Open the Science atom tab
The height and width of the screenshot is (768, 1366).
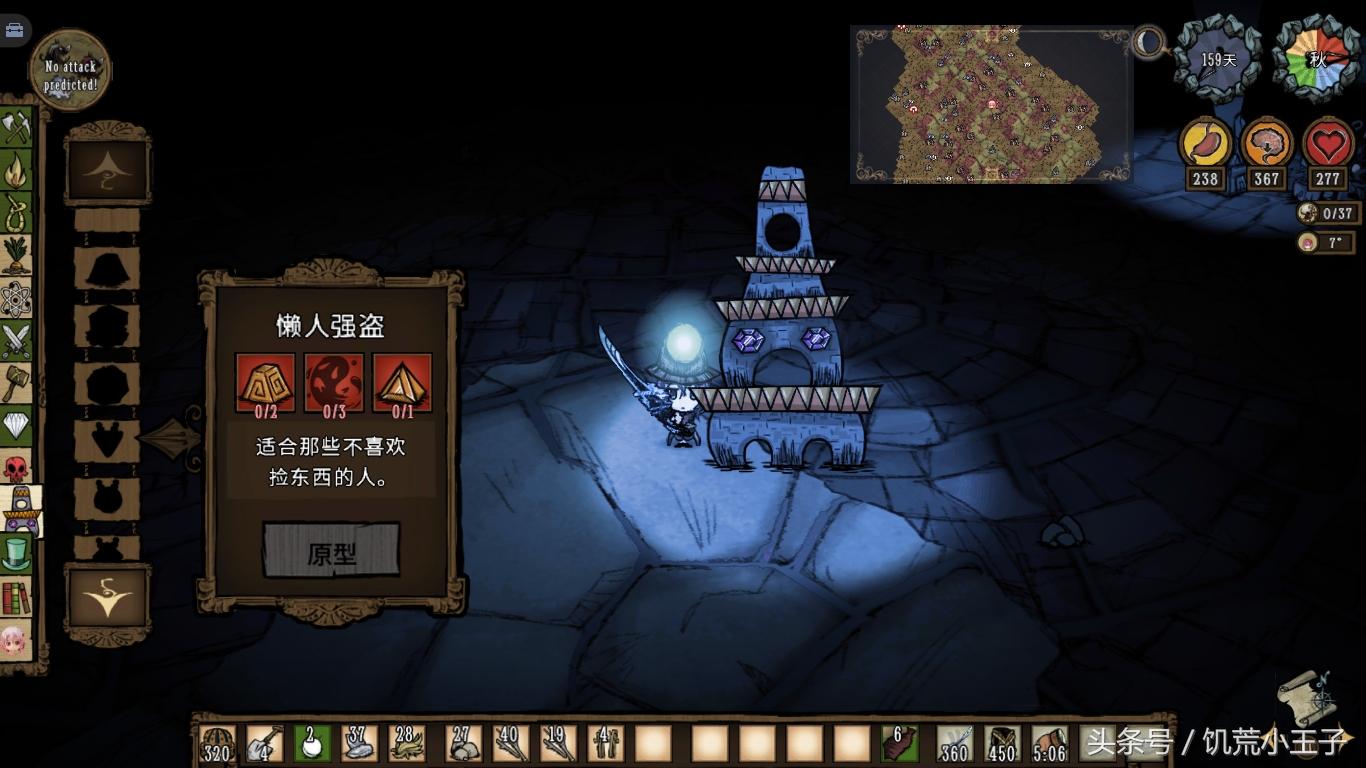pos(16,298)
